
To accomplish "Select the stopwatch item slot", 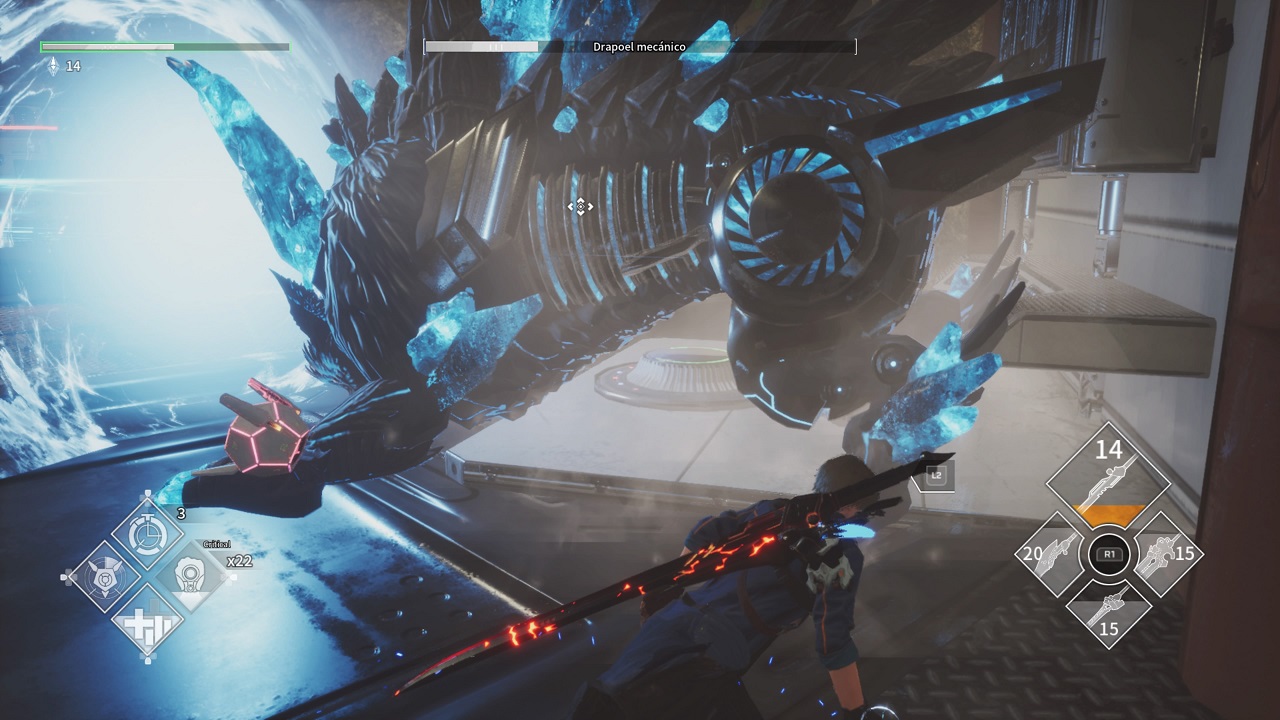I will point(148,533).
